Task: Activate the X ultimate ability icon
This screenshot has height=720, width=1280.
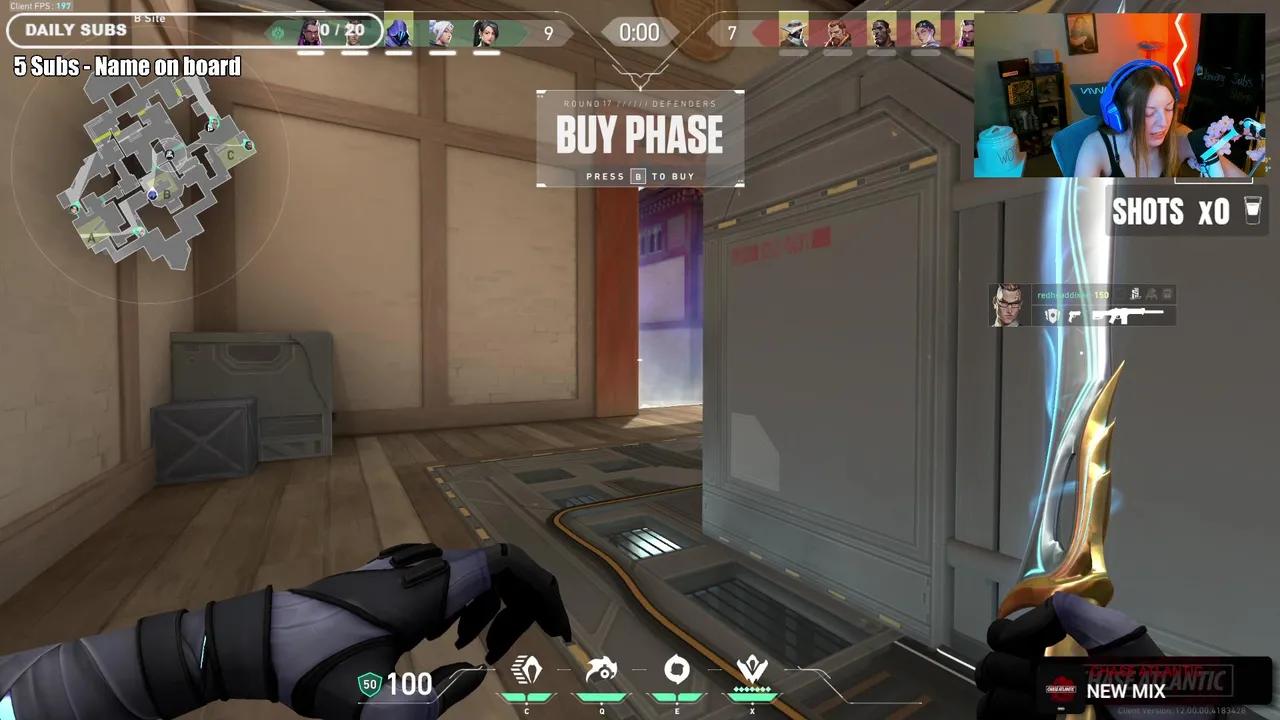Action: pos(752,669)
